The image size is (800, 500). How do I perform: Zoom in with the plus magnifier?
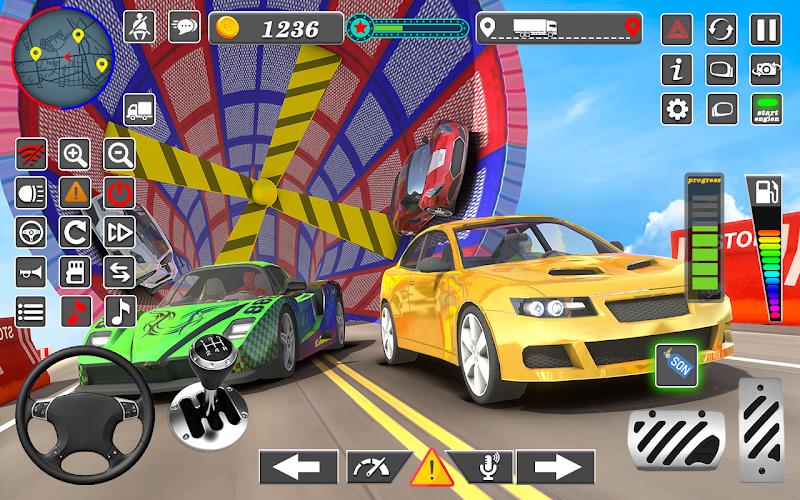pyautogui.click(x=75, y=154)
